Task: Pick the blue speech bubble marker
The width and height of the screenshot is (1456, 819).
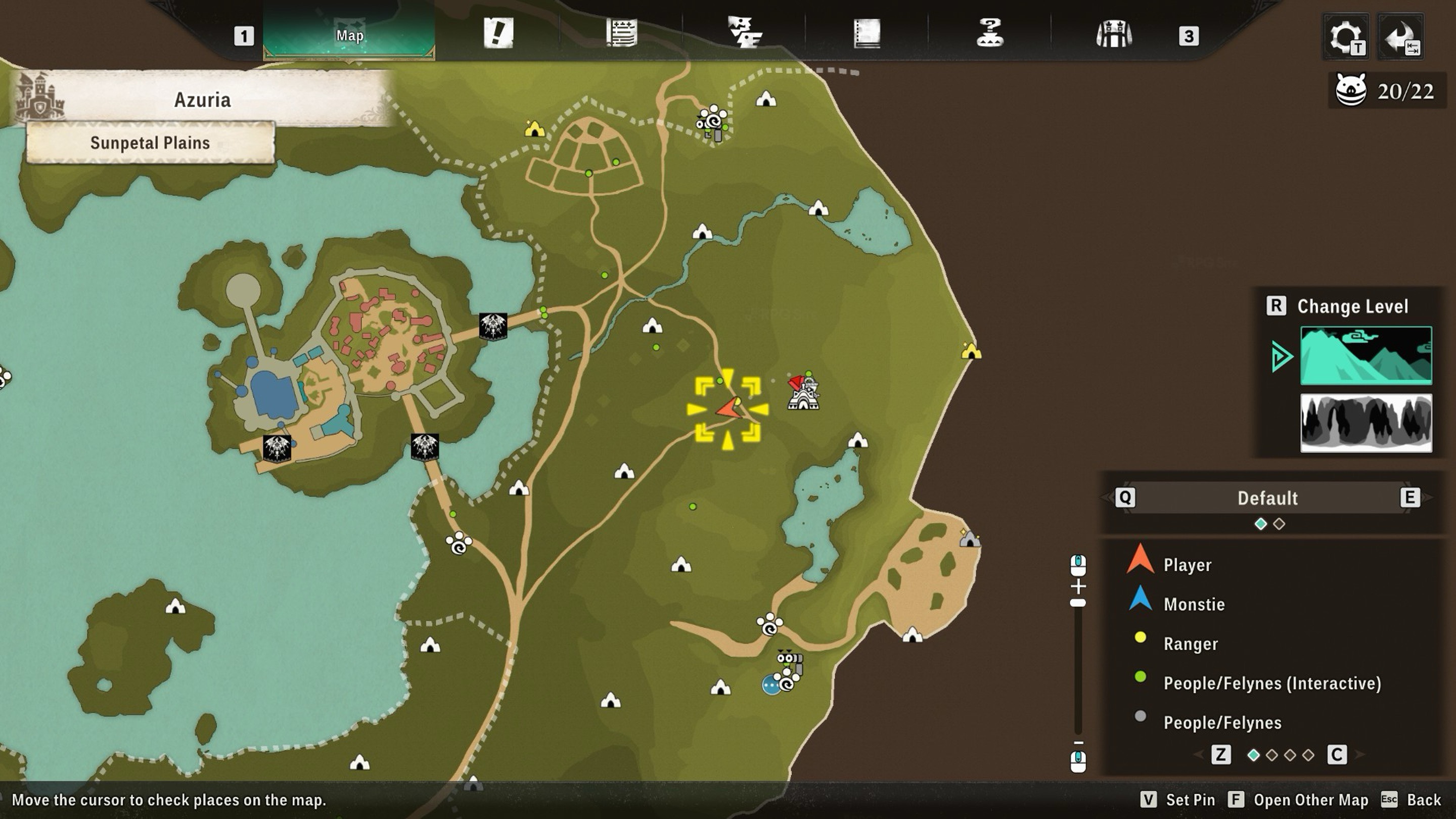Action: (x=771, y=685)
